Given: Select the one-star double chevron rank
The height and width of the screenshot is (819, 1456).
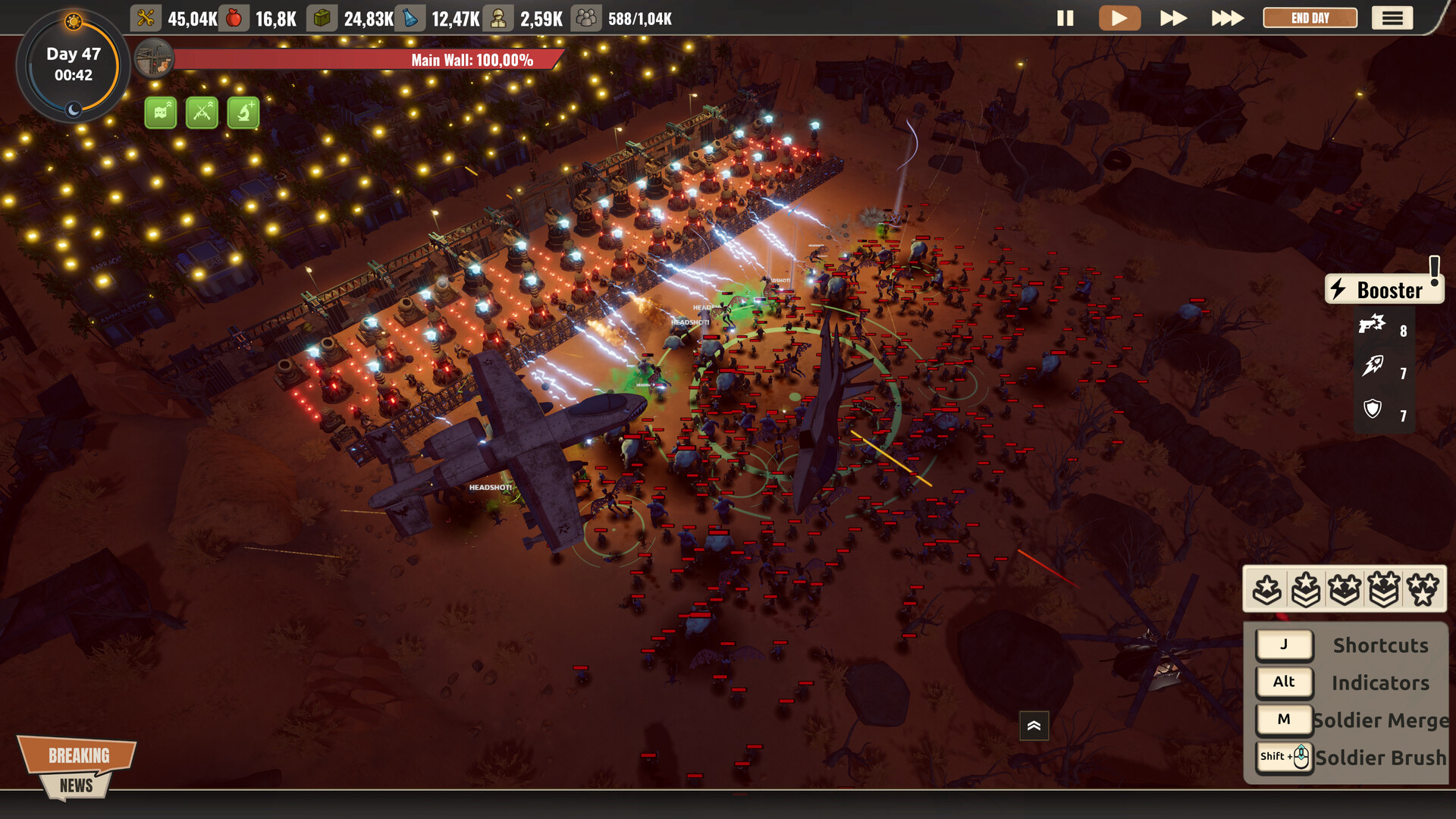Looking at the screenshot, I should [1305, 589].
